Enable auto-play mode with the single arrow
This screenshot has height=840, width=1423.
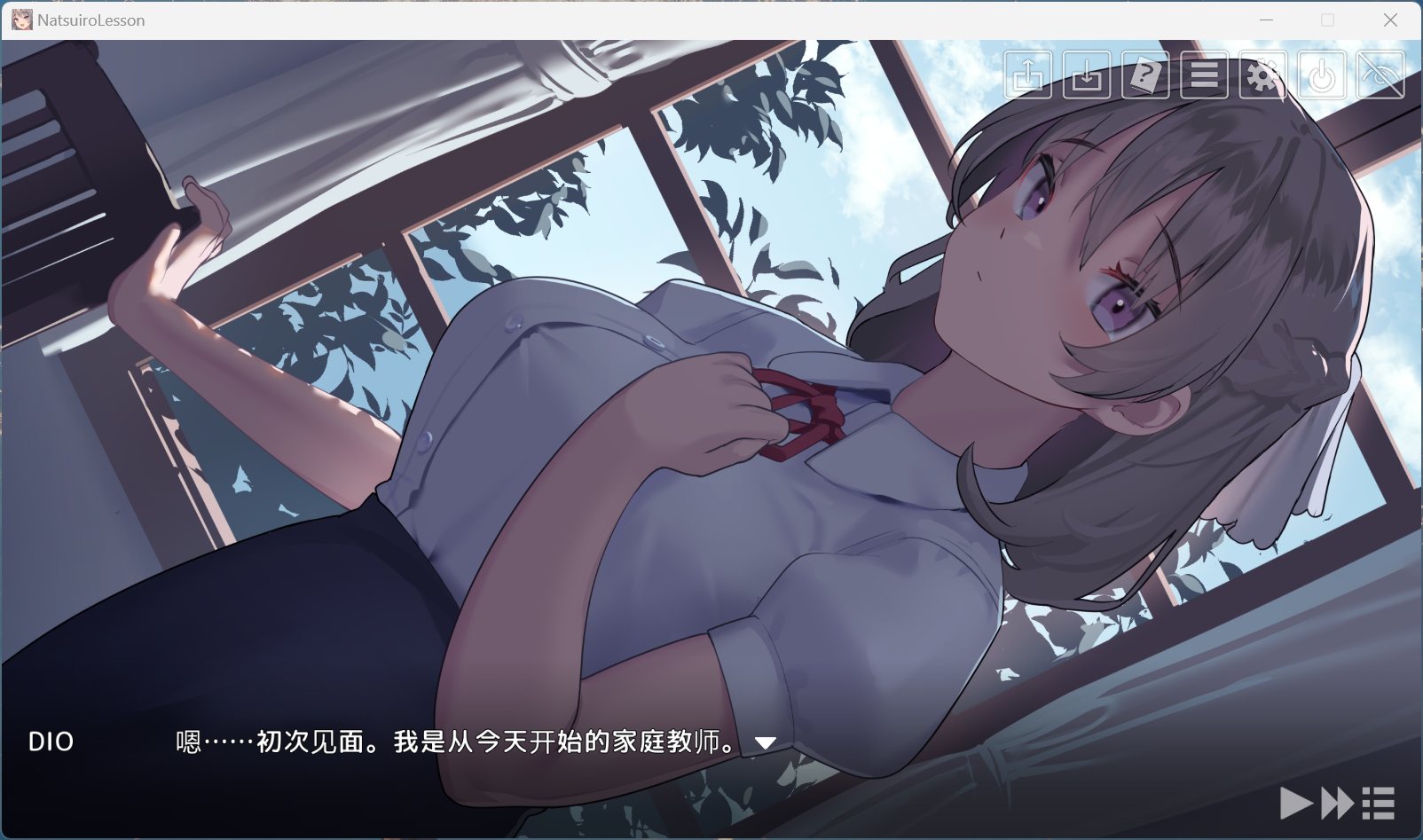coord(1298,801)
